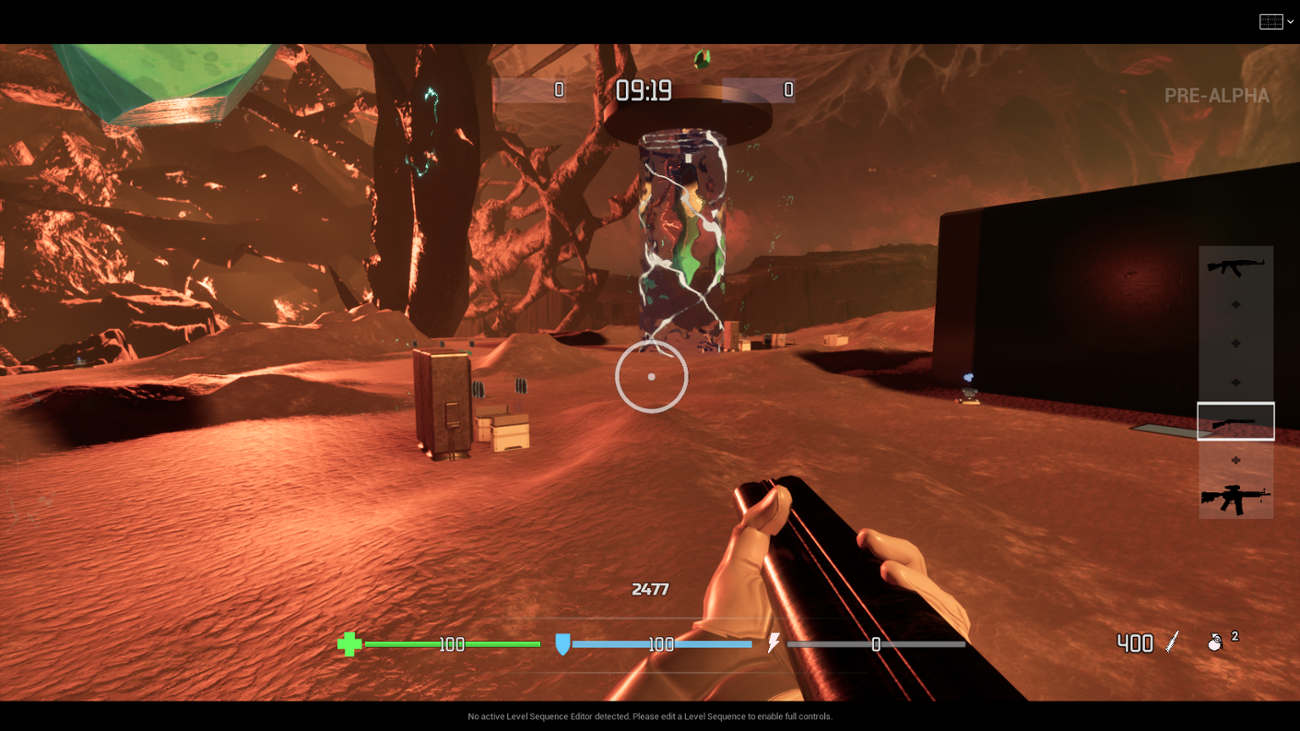Select the assault rifle at the sidebar bottom
The width and height of the screenshot is (1300, 731).
point(1236,495)
